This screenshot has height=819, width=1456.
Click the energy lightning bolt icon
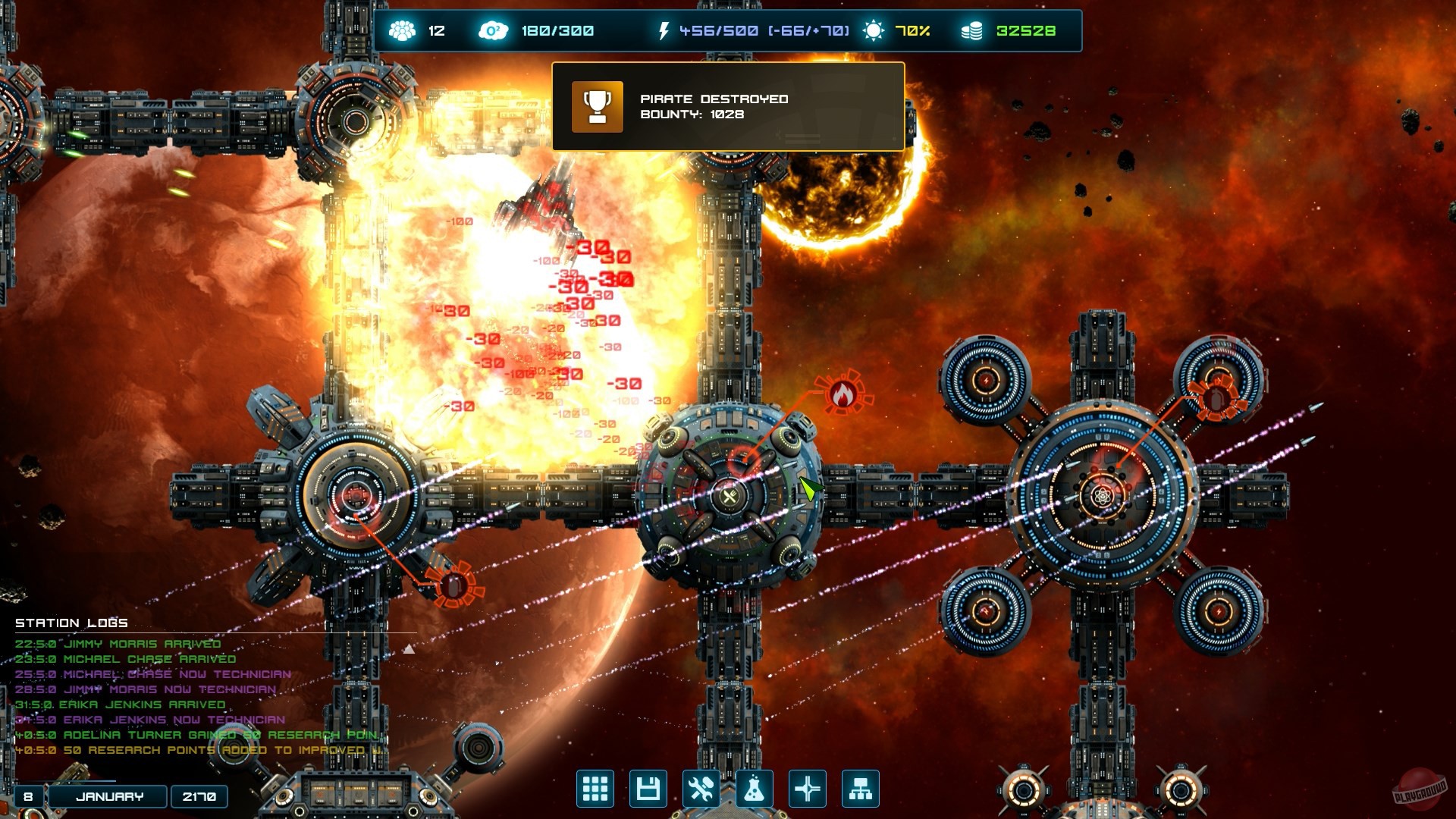[665, 30]
